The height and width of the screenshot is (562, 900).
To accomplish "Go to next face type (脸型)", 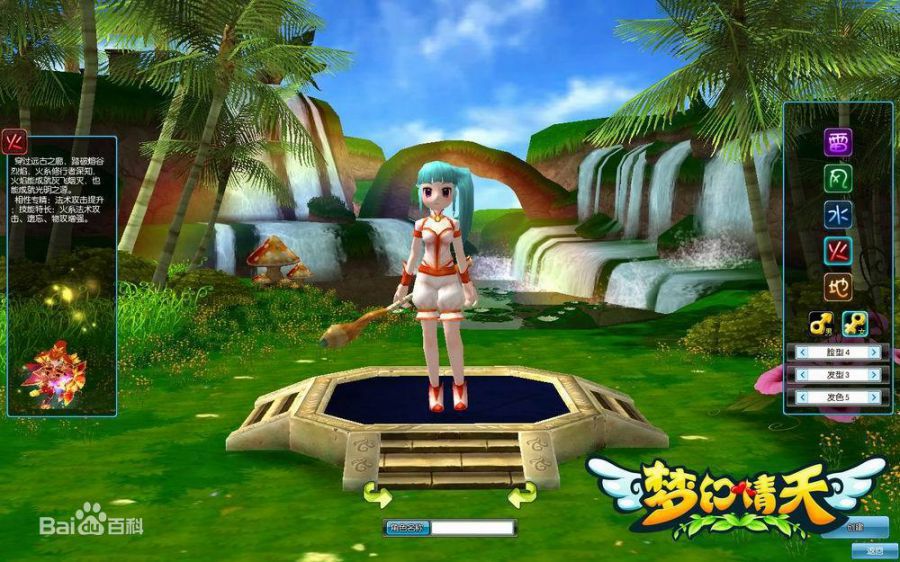I will coord(874,352).
